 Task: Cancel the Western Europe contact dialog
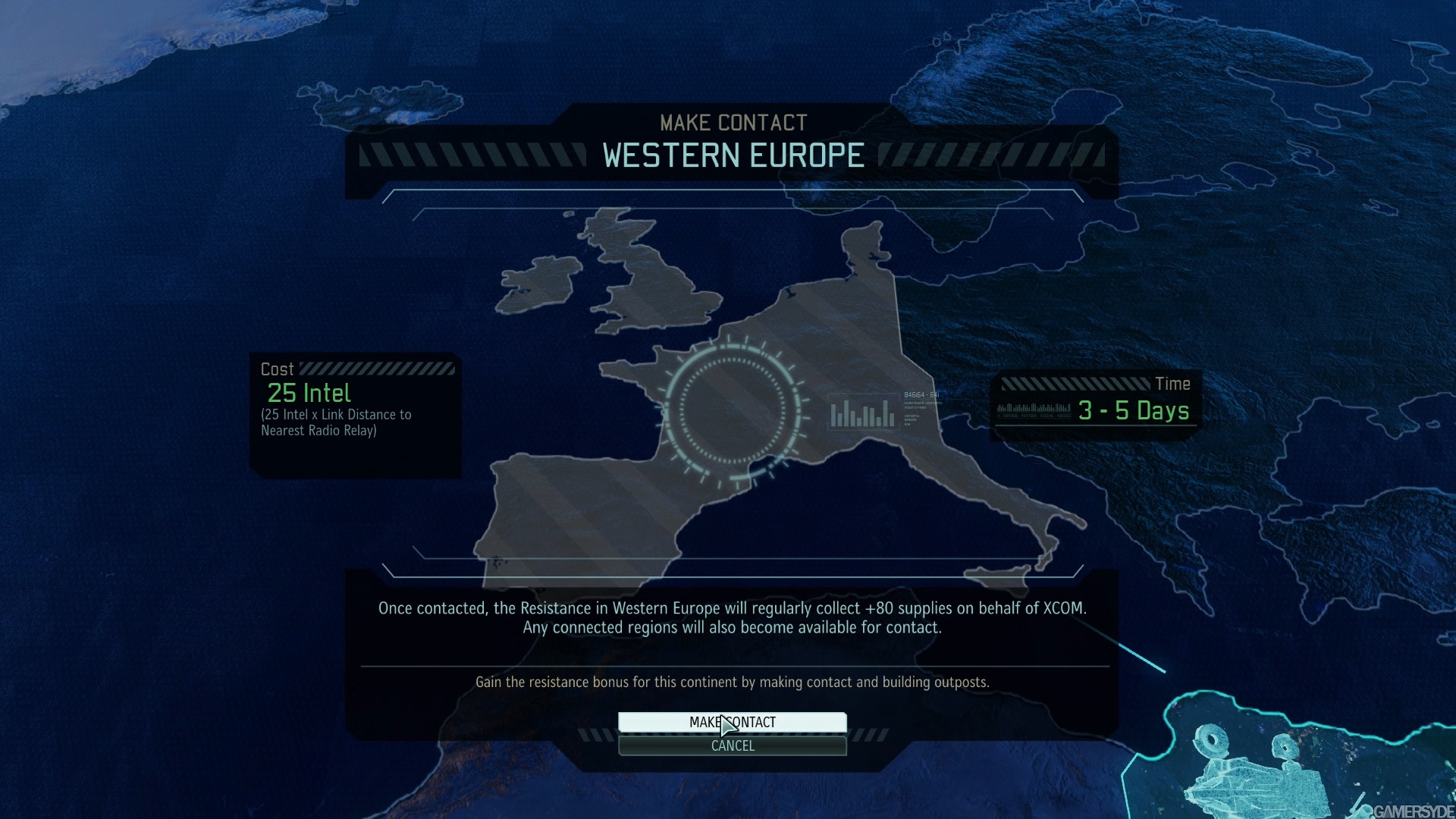coord(732,746)
